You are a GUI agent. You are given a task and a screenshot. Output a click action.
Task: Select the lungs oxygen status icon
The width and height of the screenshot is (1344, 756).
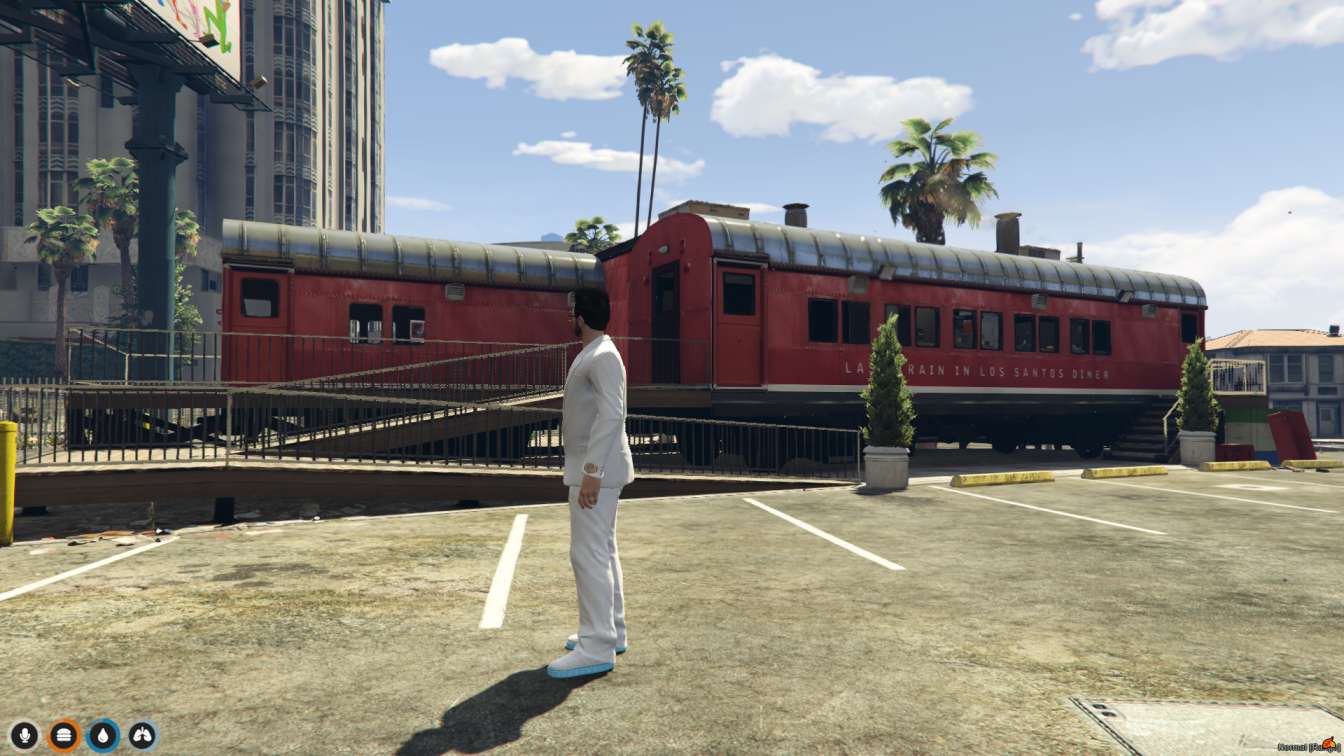click(142, 736)
